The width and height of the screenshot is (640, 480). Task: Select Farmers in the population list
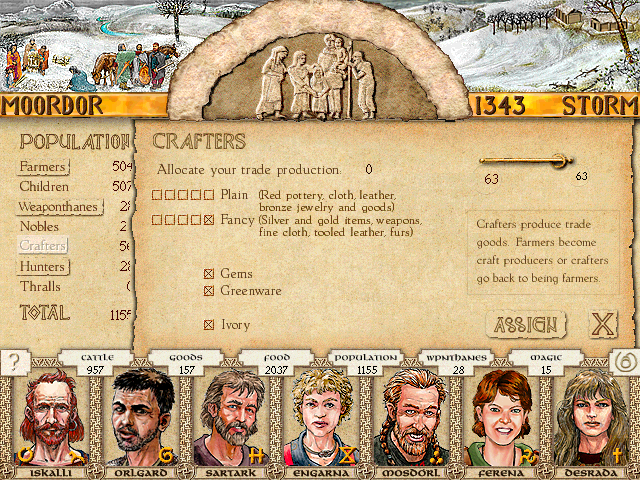tap(42, 166)
